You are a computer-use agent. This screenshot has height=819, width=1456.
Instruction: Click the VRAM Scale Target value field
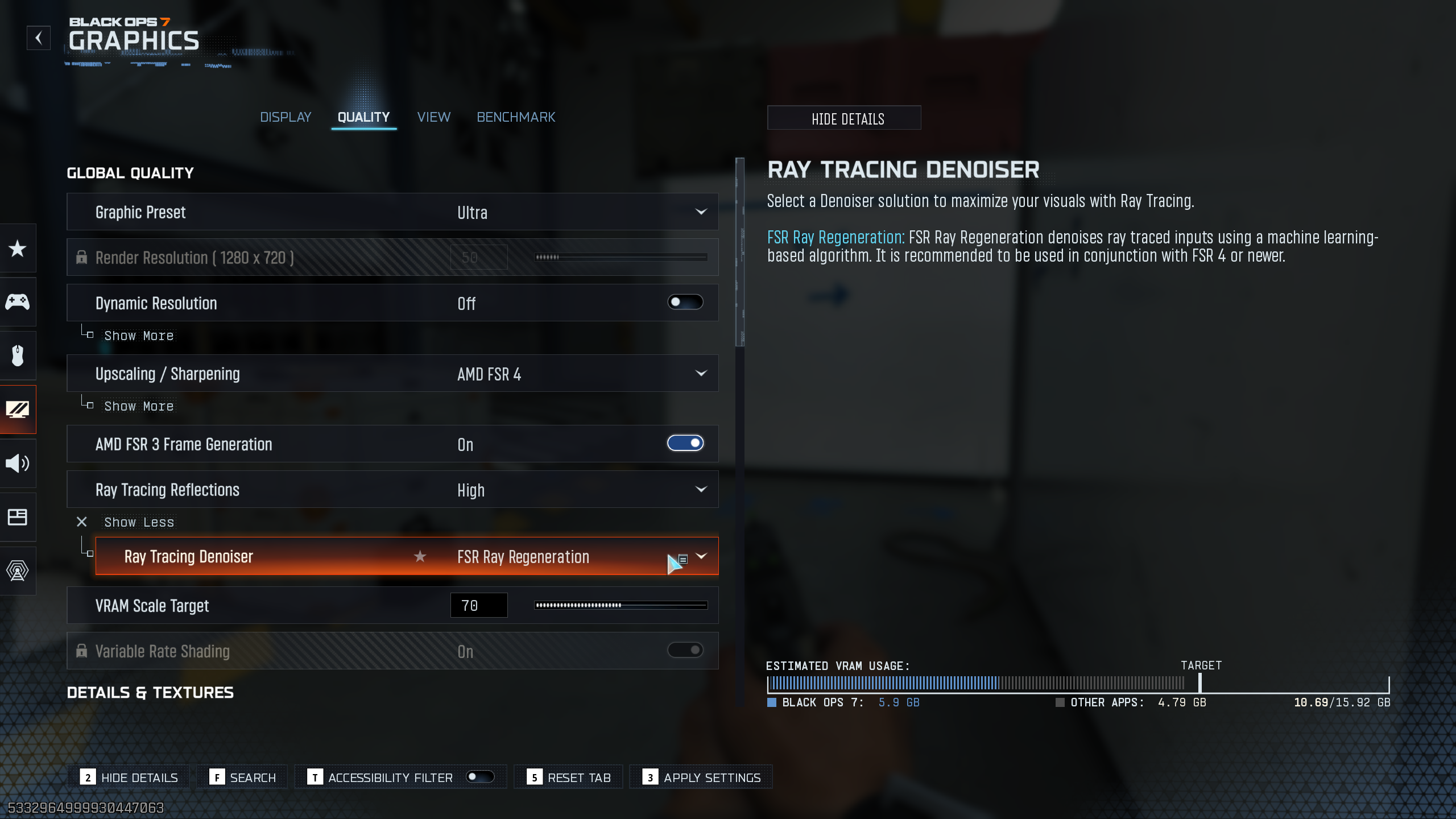[x=478, y=606]
